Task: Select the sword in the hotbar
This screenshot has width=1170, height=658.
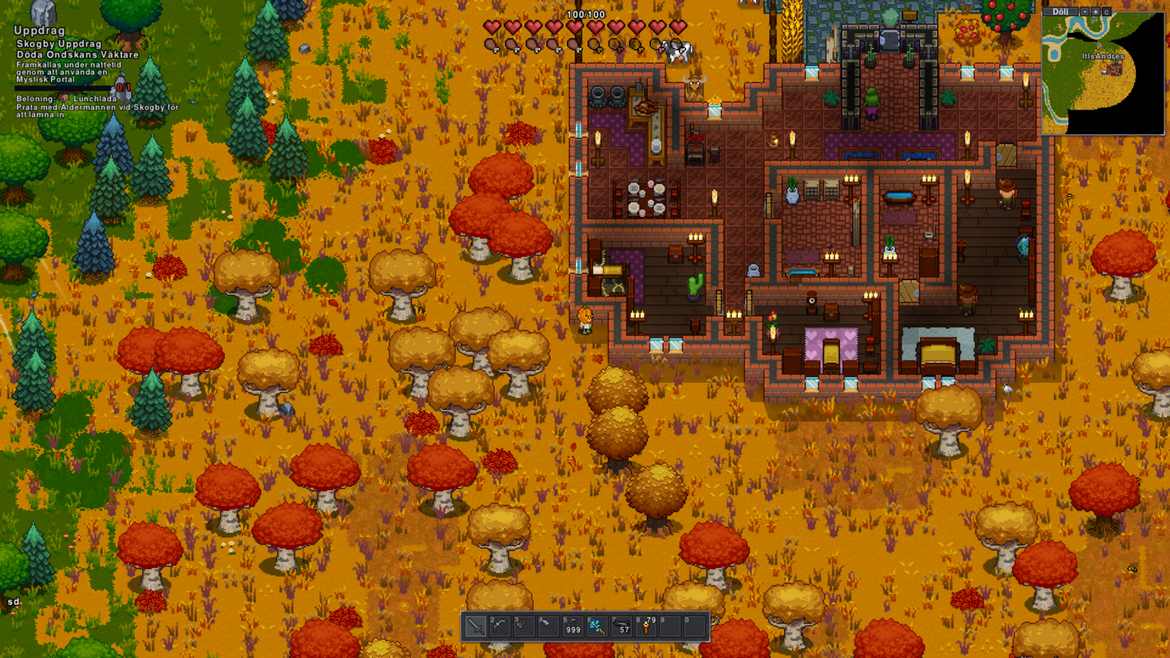Action: 475,627
